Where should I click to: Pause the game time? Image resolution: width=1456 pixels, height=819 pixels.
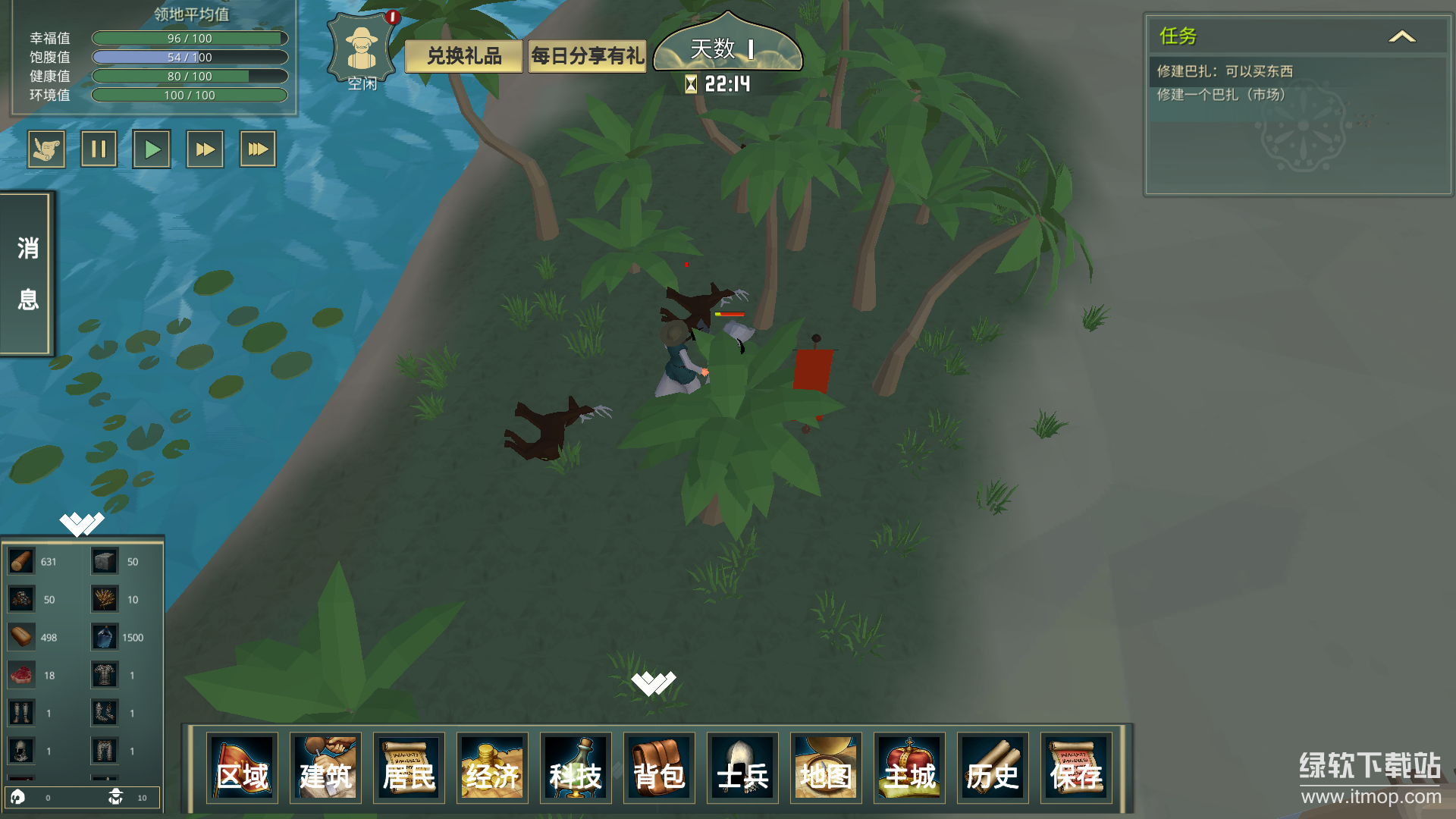99,149
